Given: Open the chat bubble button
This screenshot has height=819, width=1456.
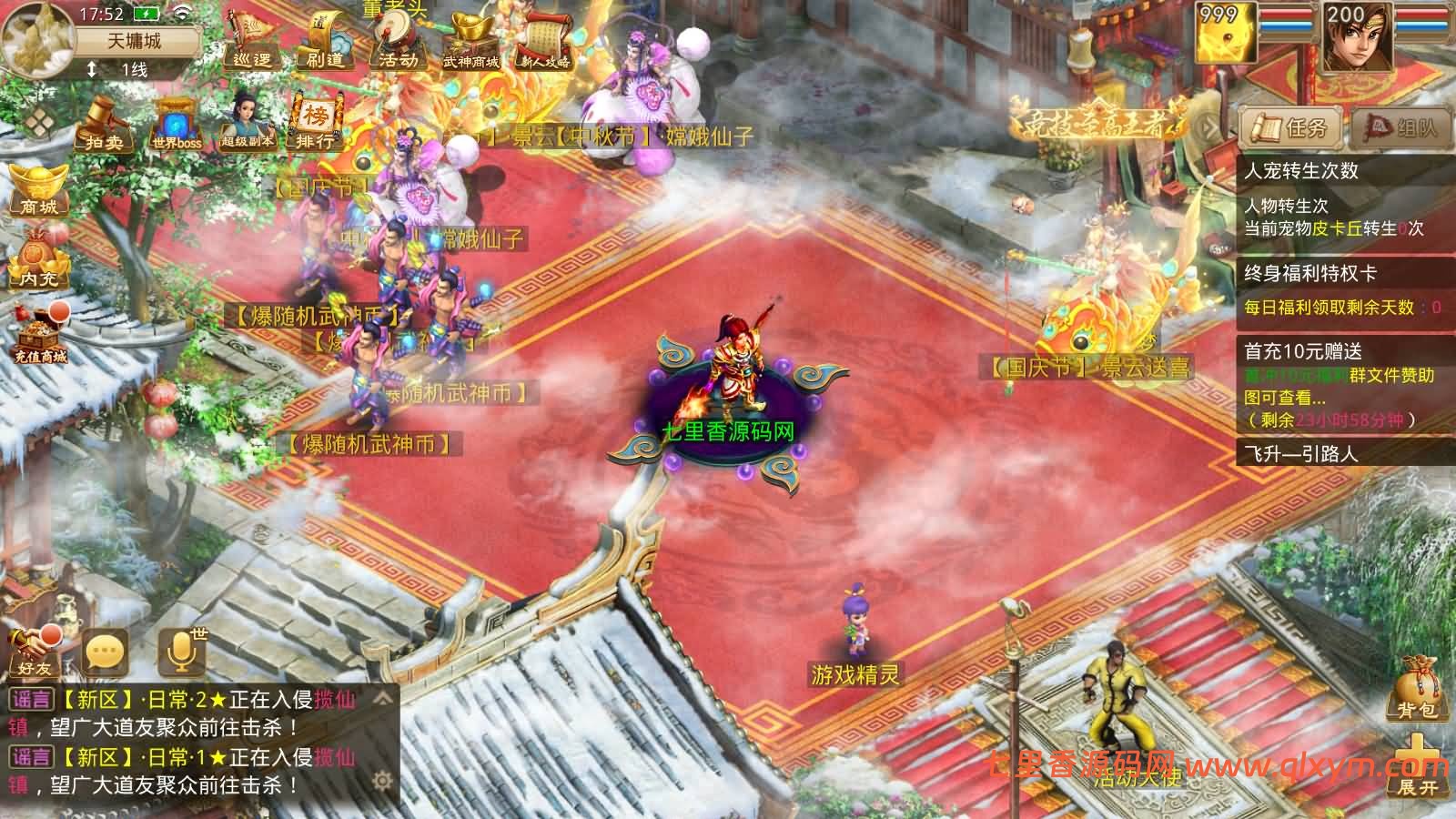Looking at the screenshot, I should 105,652.
